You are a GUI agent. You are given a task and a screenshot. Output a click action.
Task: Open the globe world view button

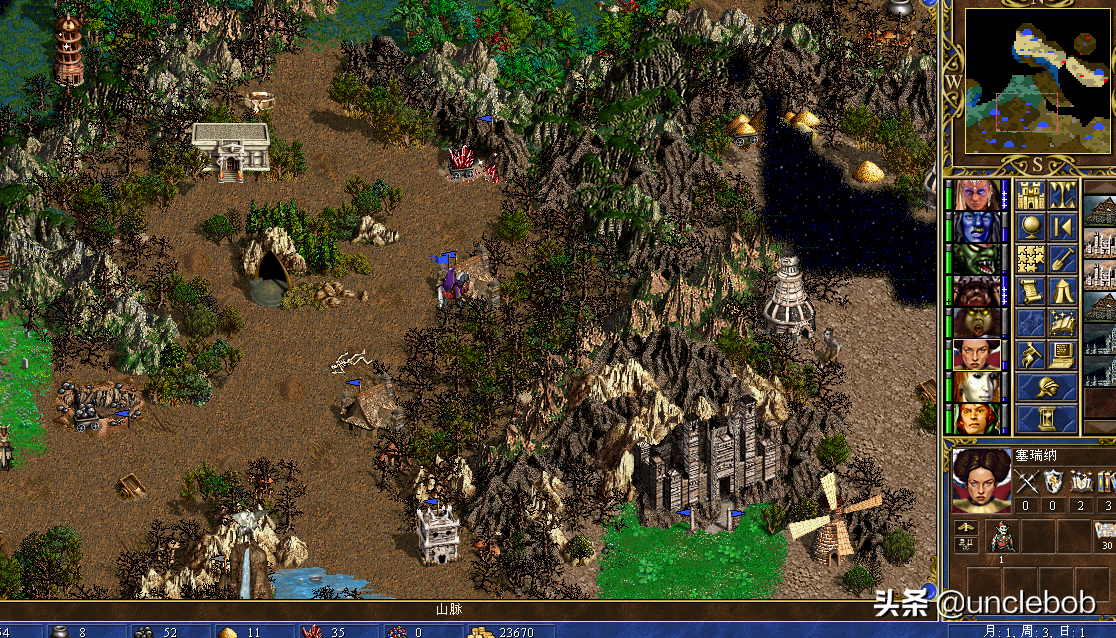[x=1030, y=227]
